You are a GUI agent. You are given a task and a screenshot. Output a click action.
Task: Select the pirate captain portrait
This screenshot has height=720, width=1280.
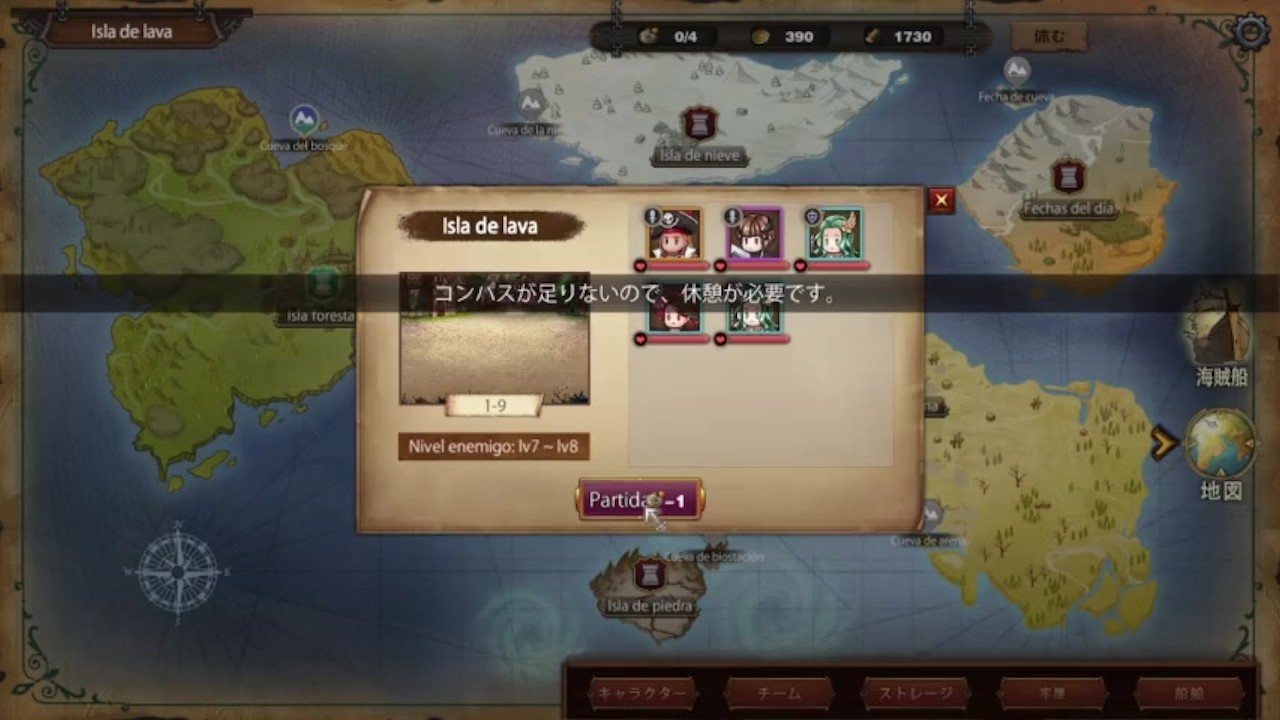coord(673,234)
